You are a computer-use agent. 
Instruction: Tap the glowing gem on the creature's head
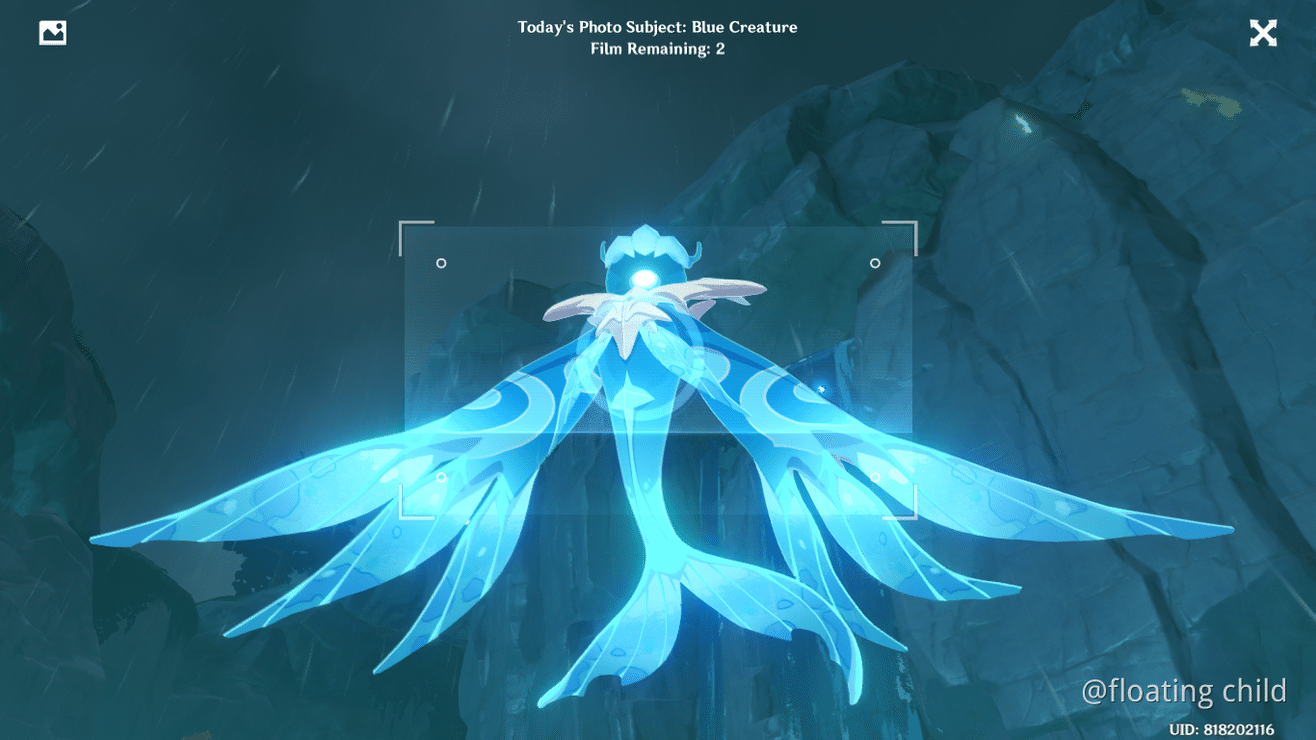click(646, 277)
